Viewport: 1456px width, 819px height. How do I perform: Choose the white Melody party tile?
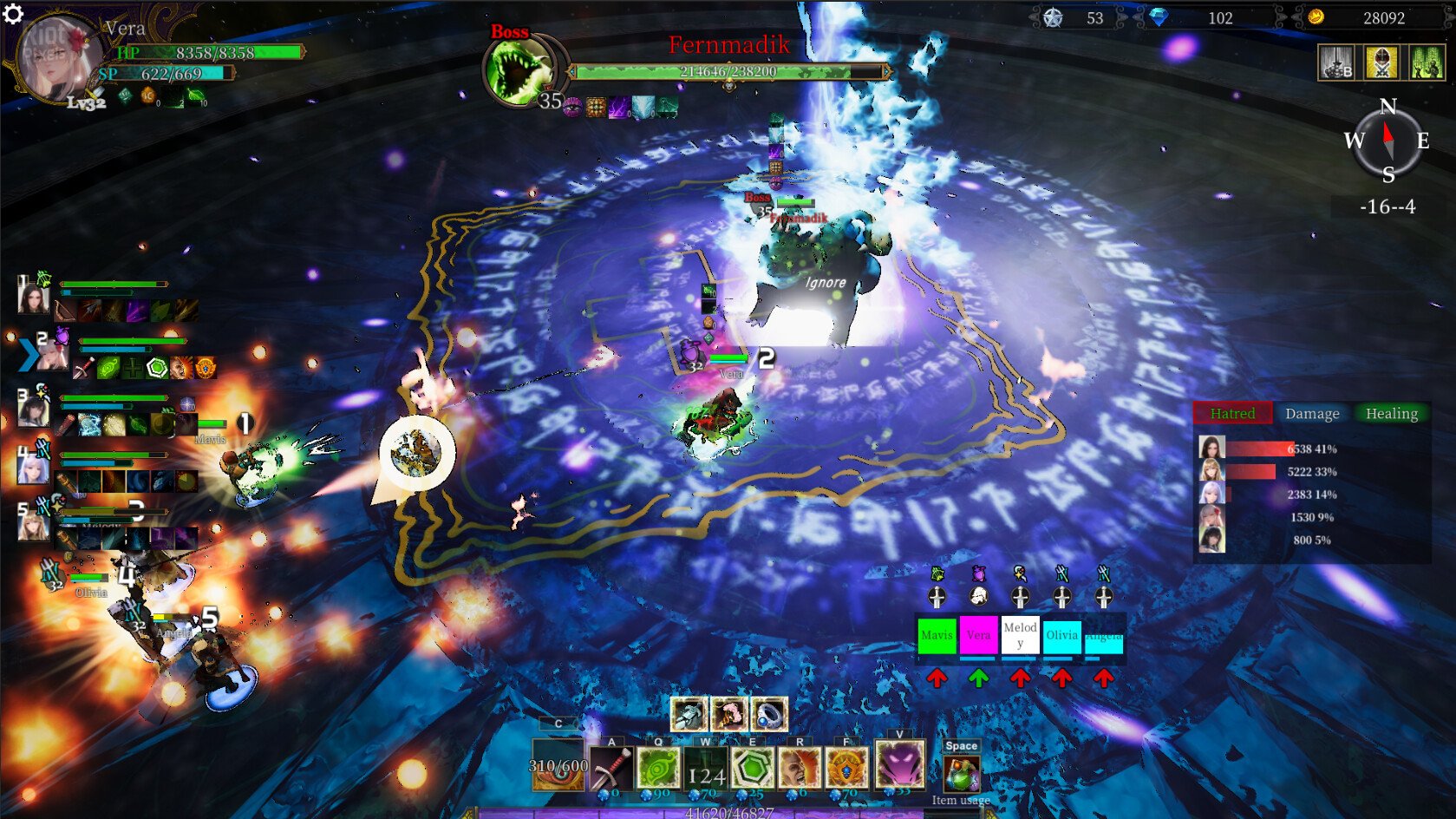tap(1020, 635)
